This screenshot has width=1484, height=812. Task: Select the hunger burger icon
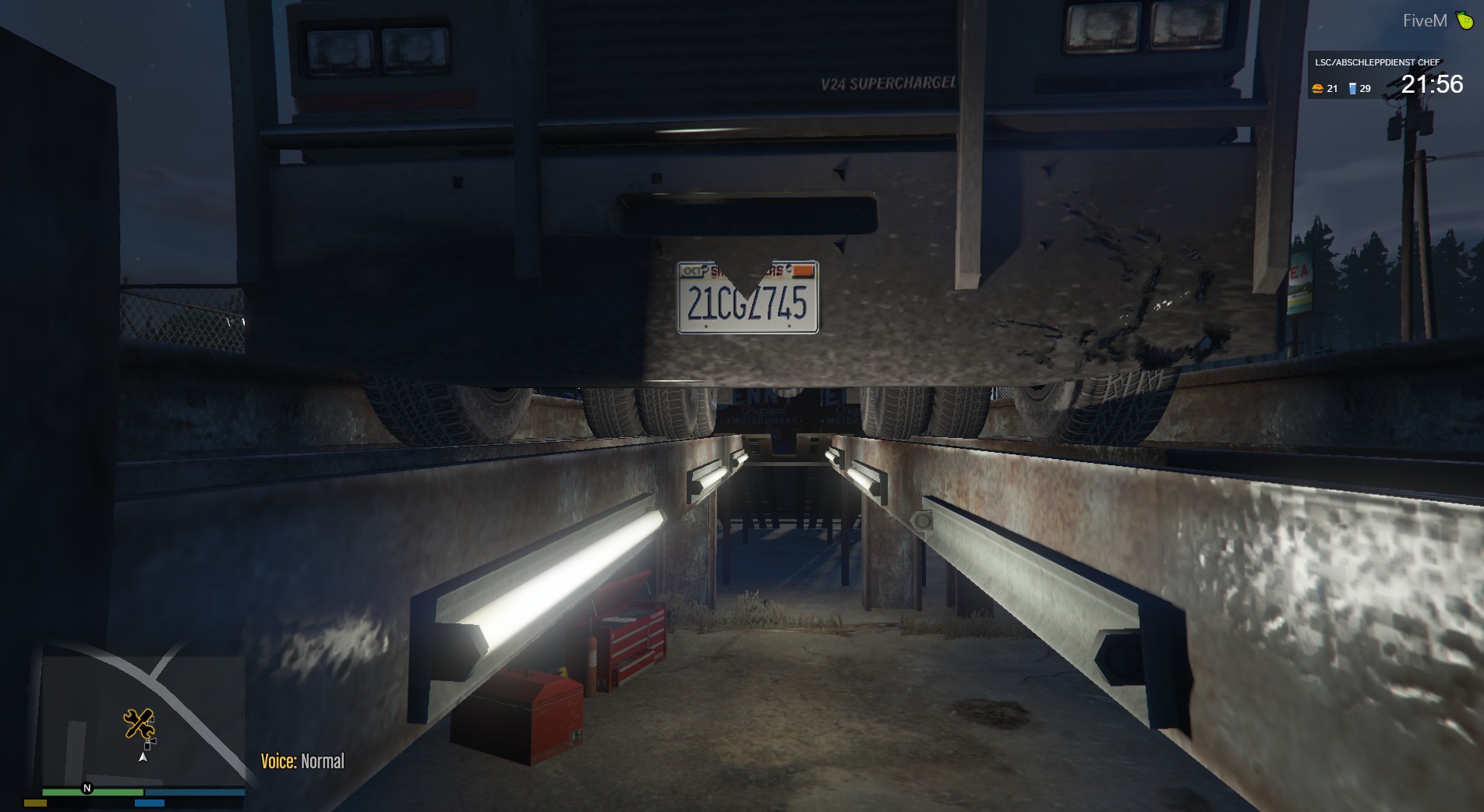[1318, 88]
